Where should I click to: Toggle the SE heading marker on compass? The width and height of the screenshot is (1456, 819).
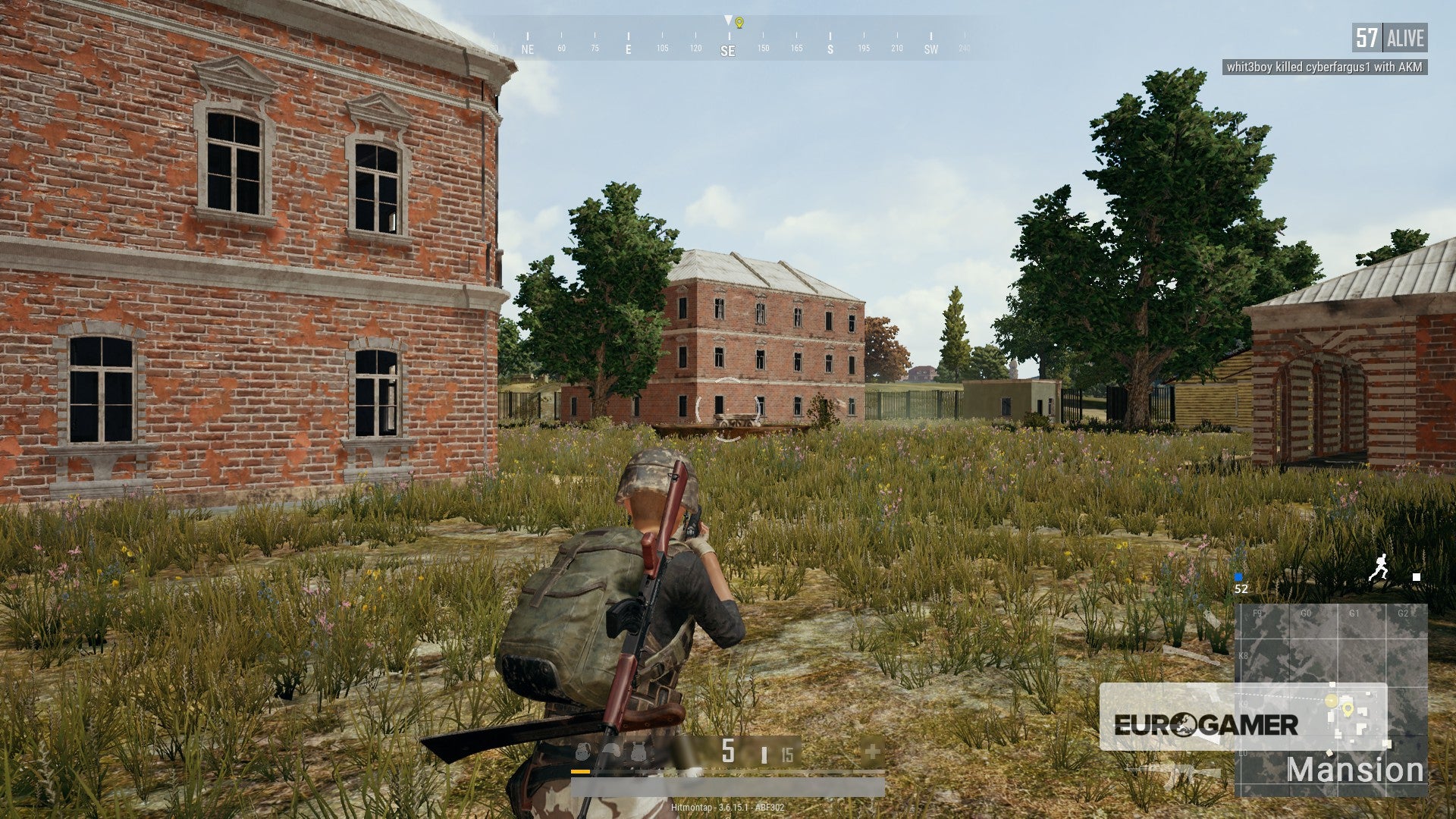click(x=726, y=47)
